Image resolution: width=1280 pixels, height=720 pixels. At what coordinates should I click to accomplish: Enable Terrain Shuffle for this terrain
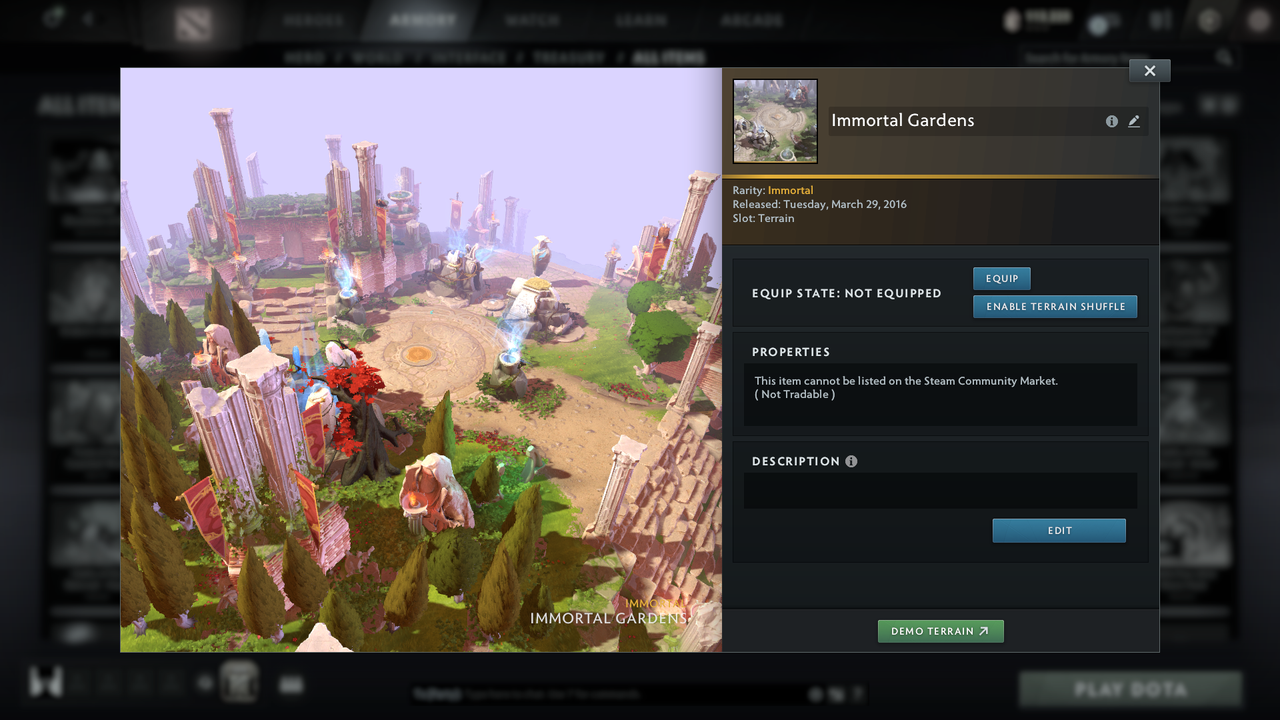click(1055, 306)
